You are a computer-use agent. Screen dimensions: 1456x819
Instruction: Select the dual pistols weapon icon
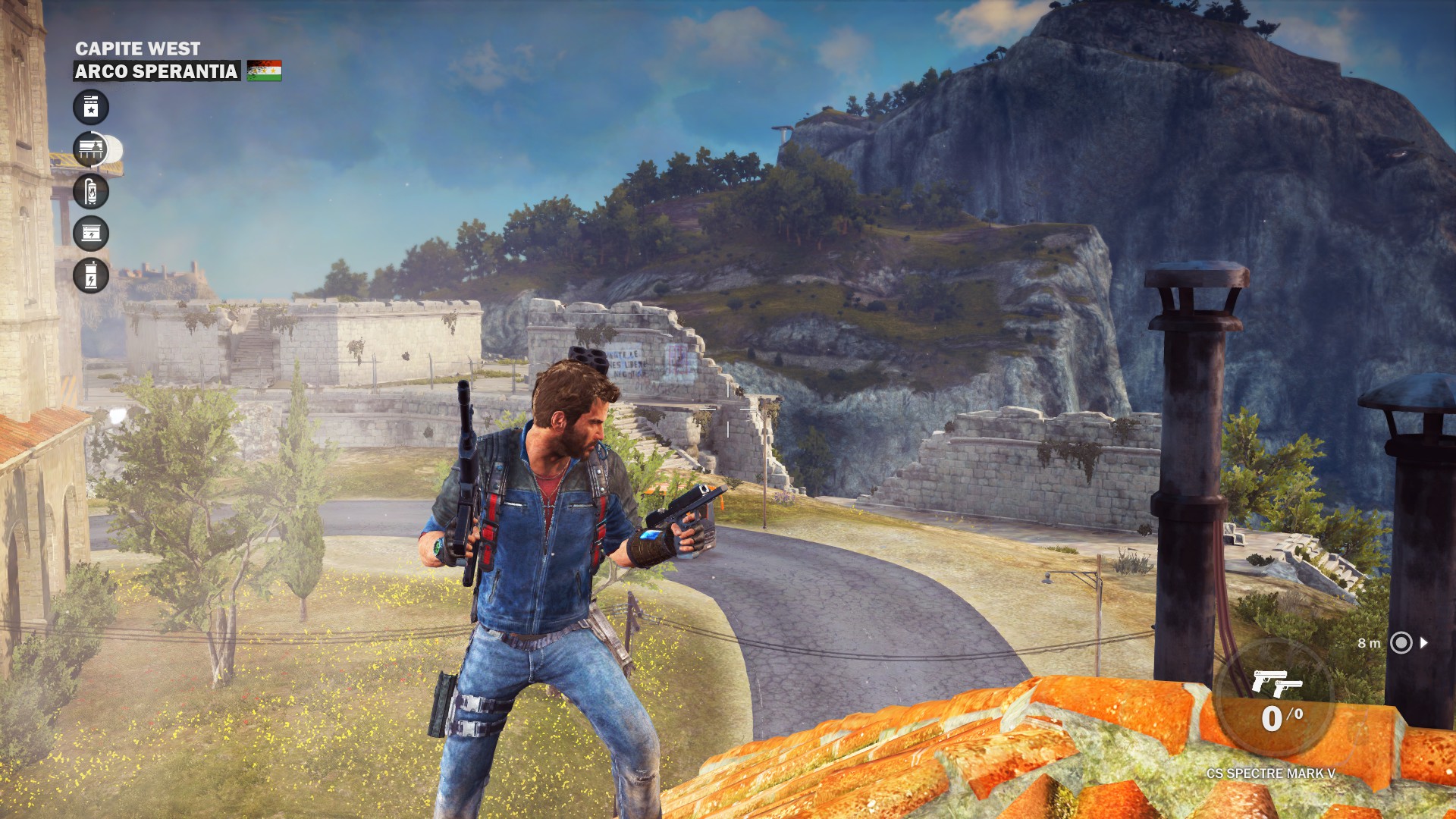[x=1276, y=682]
